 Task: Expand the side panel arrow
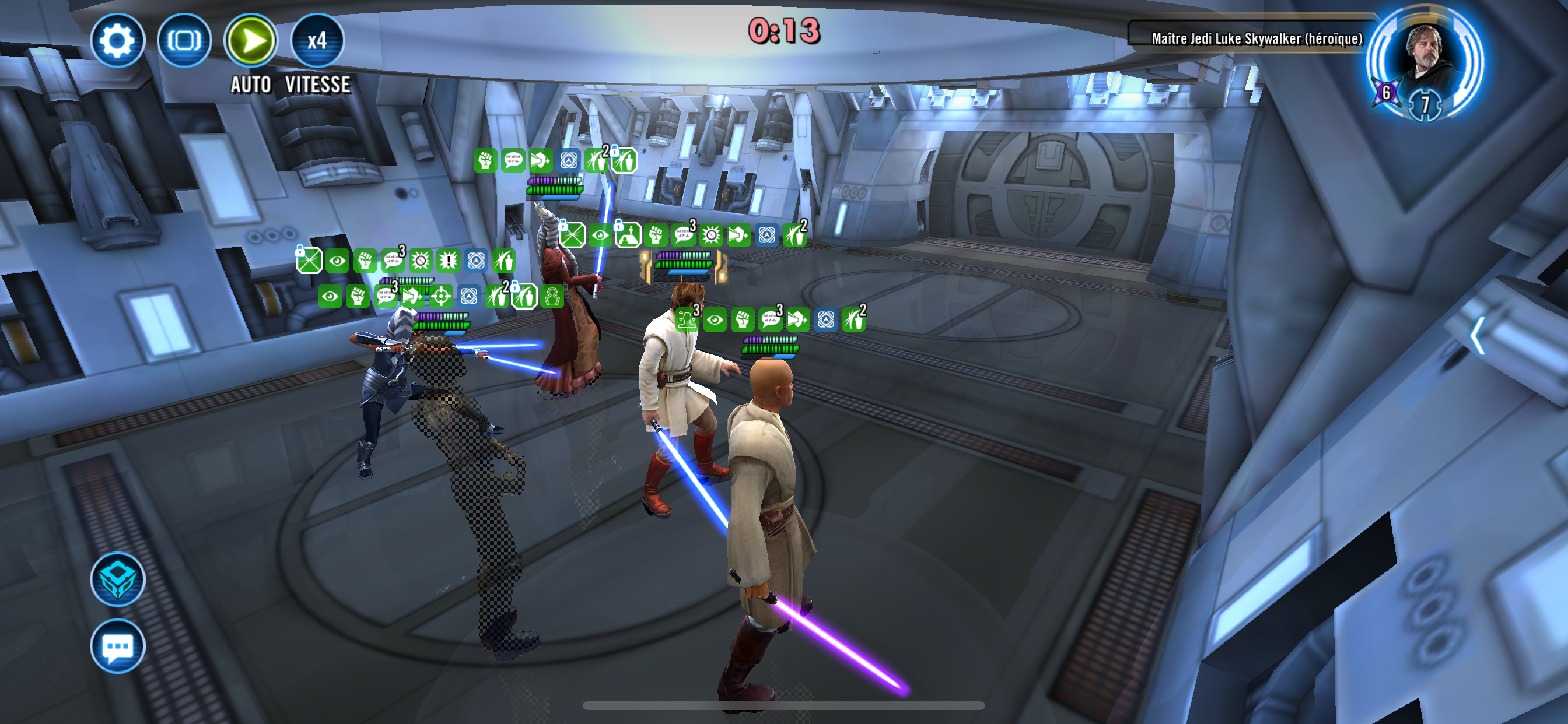click(1478, 336)
